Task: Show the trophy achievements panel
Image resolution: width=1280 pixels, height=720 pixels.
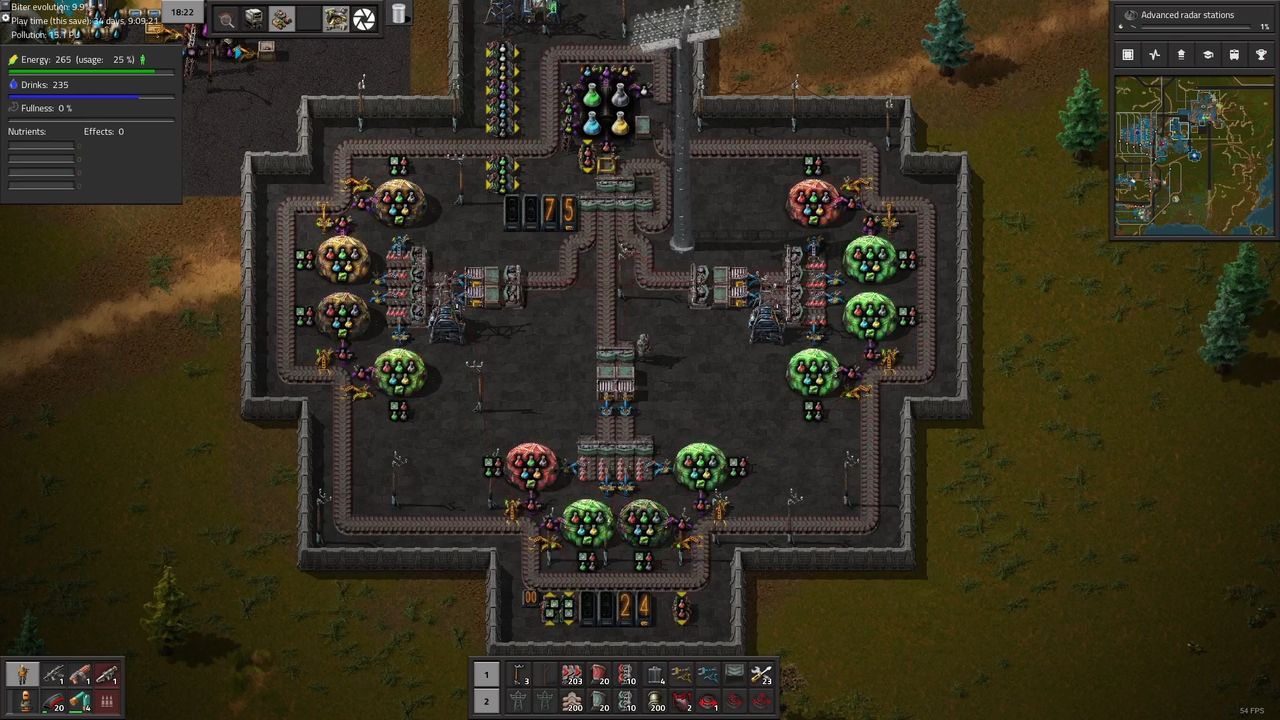Action: point(1261,55)
